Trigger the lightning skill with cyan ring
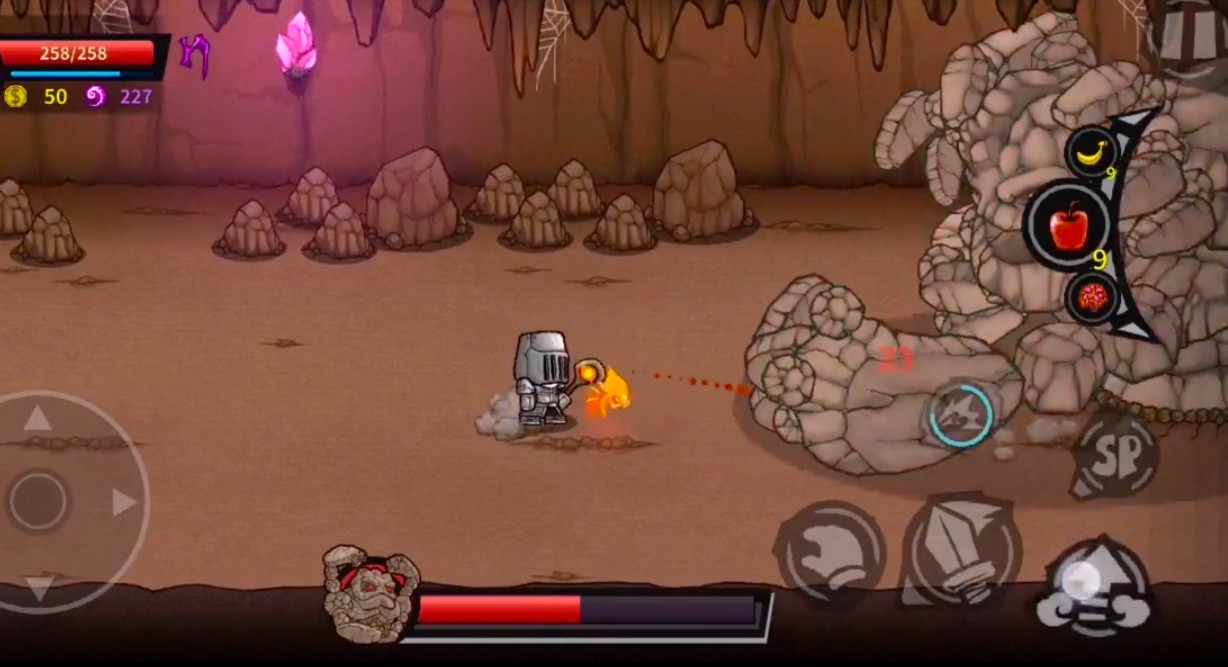Viewport: 1228px width, 667px height. point(961,415)
